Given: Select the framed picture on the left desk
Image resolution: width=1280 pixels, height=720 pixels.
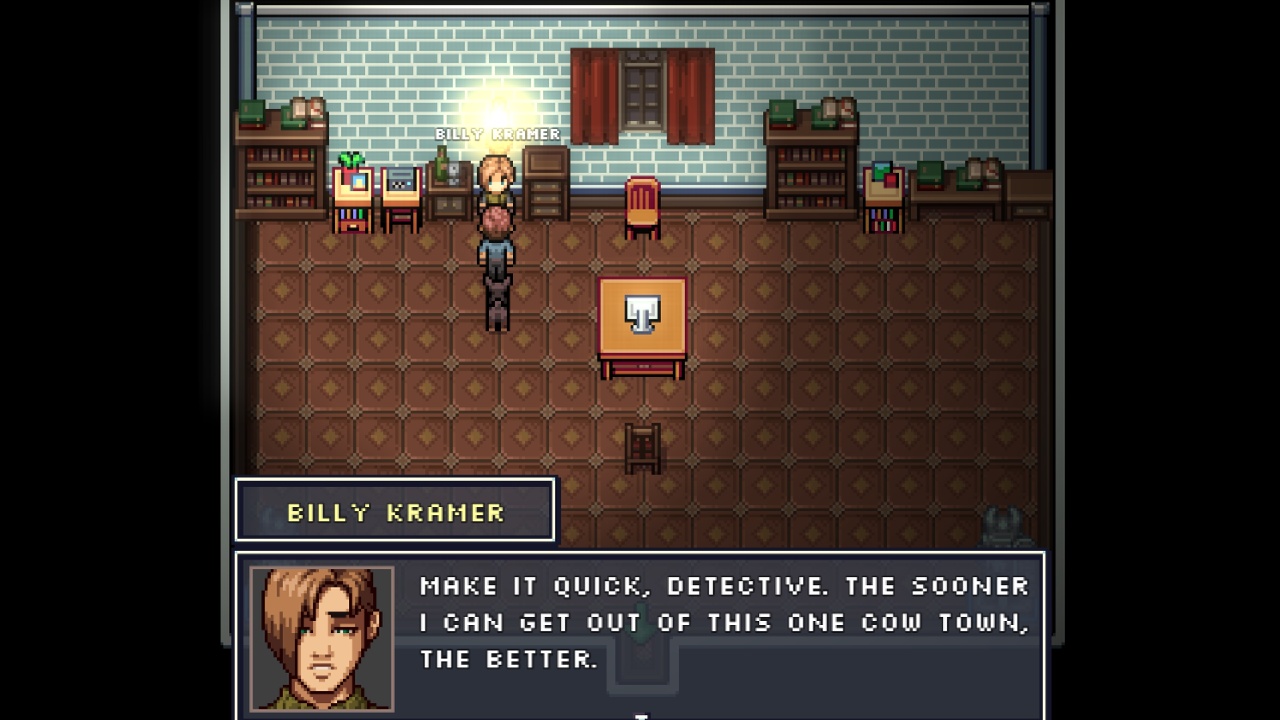Looking at the screenshot, I should point(358,184).
